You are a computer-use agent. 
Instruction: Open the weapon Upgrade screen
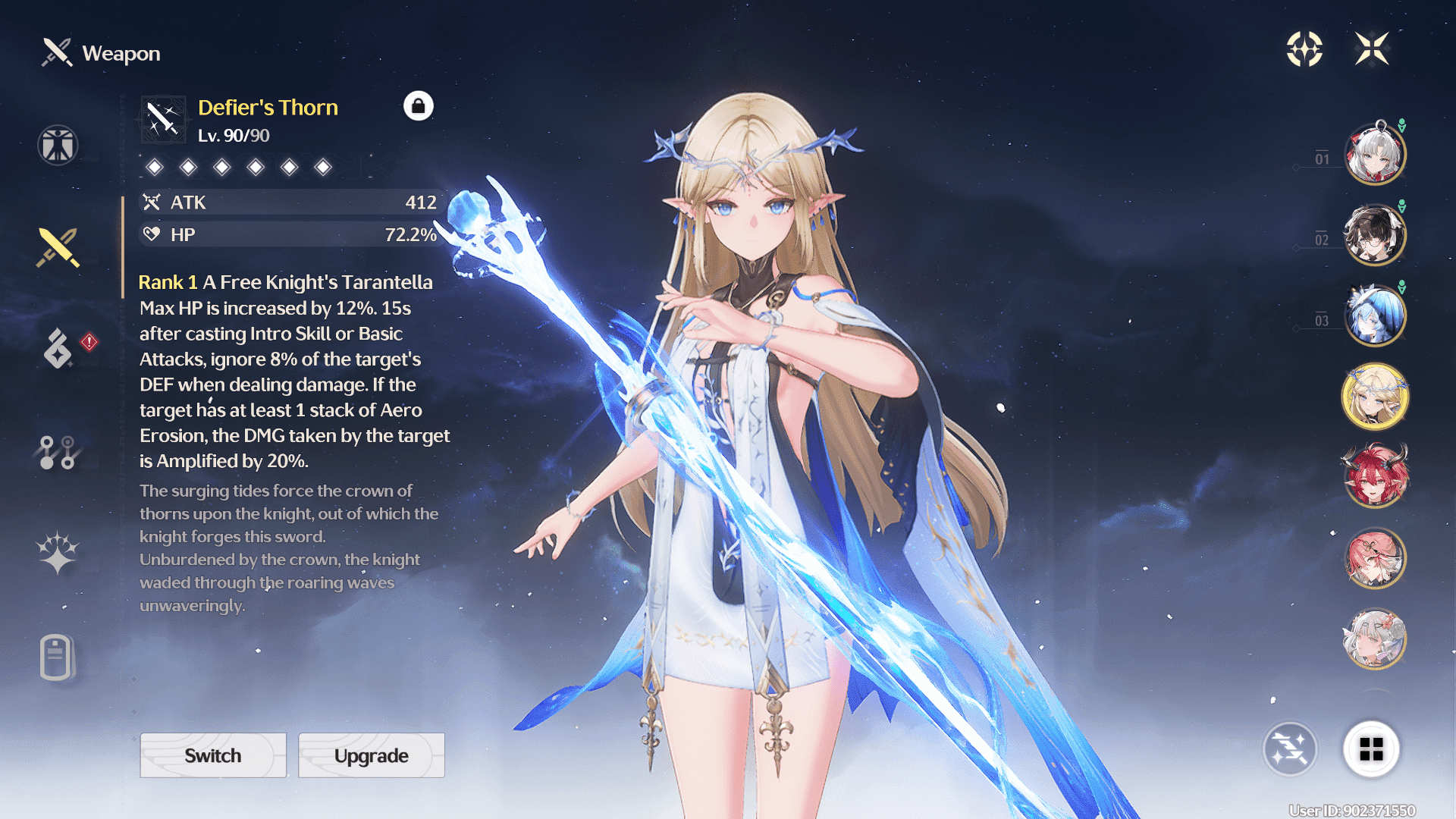(x=372, y=755)
